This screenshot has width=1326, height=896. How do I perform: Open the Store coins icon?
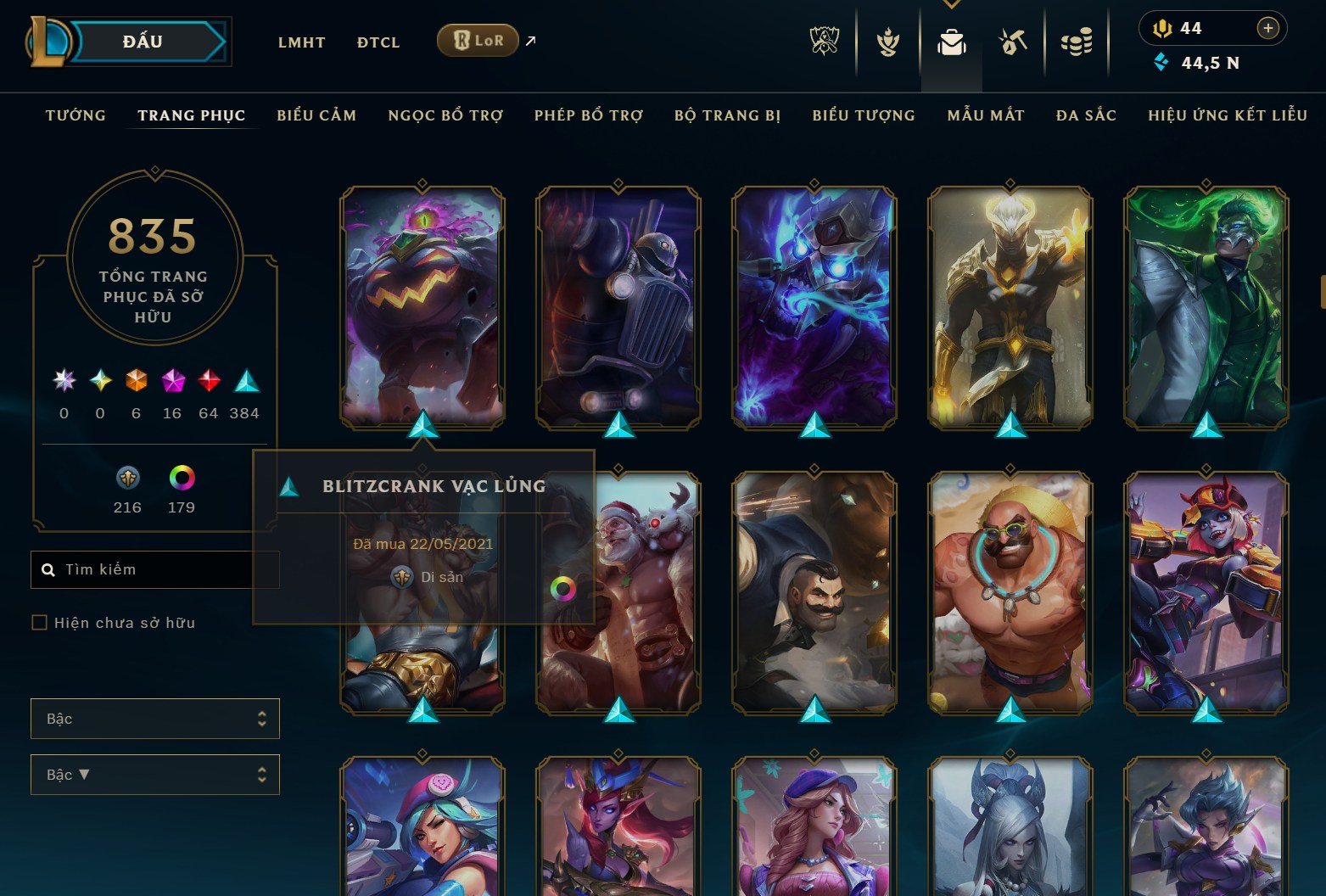(1077, 41)
